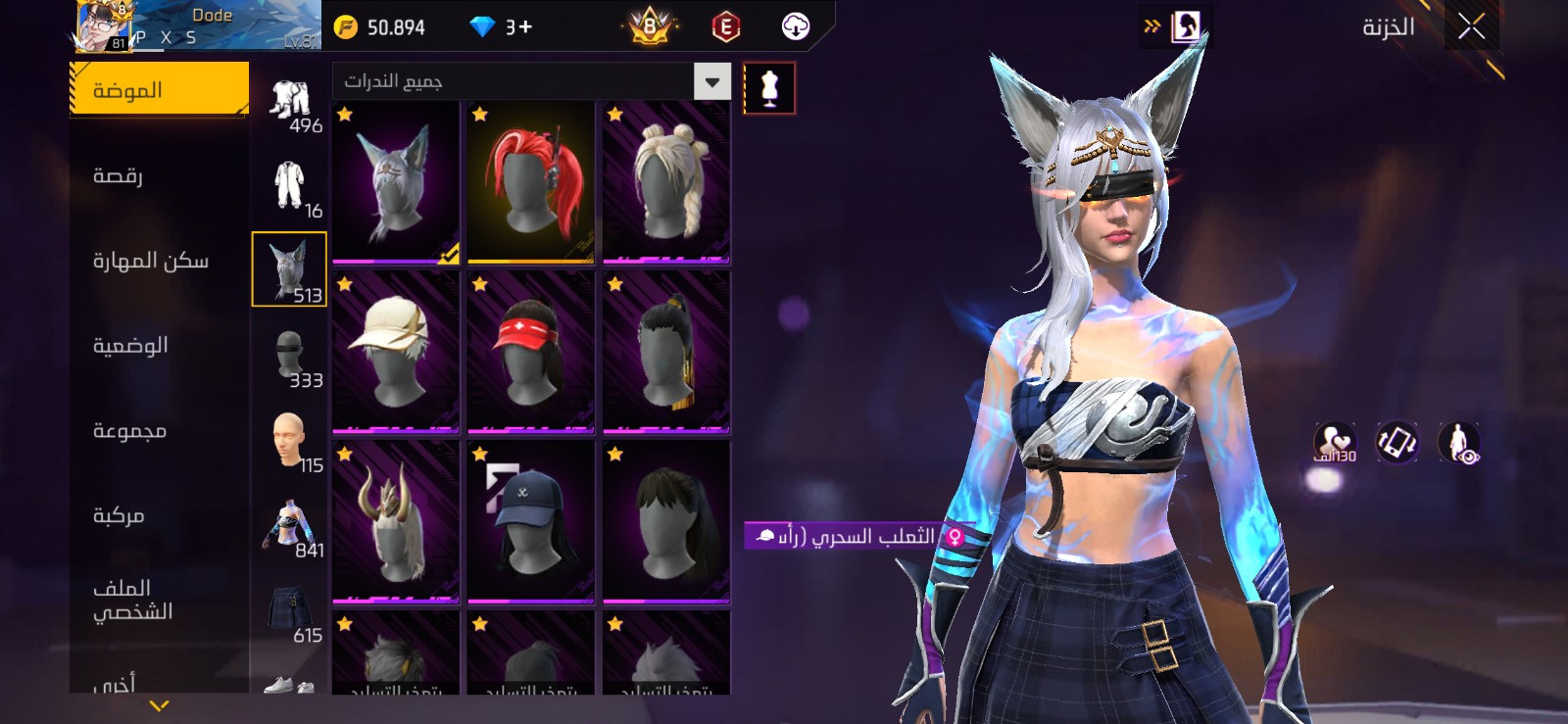The image size is (1568, 724).
Task: Open the mask category with 333 items
Action: tap(290, 357)
